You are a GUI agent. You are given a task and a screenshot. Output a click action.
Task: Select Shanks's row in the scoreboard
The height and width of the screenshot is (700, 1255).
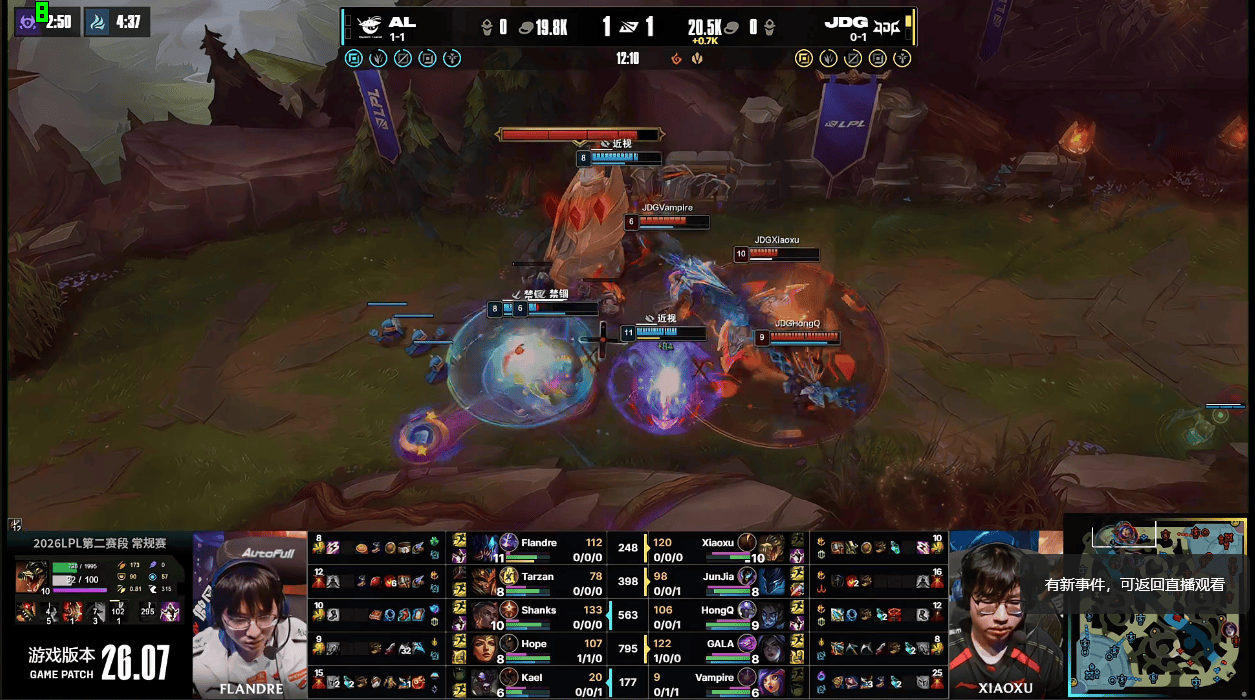538,615
